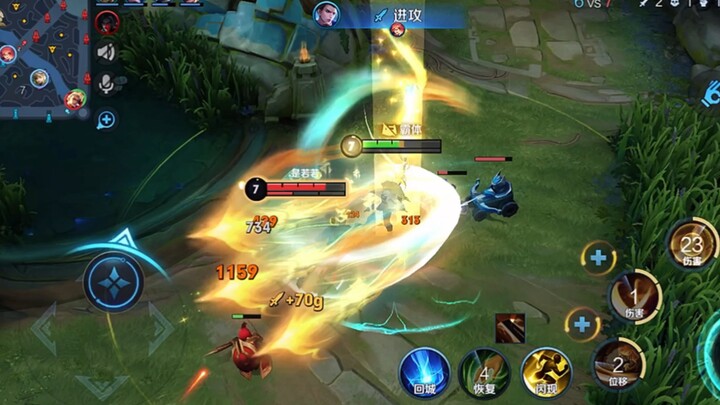Tap the virtual movement joystick
Image resolution: width=720 pixels, height=405 pixels.
[113, 282]
